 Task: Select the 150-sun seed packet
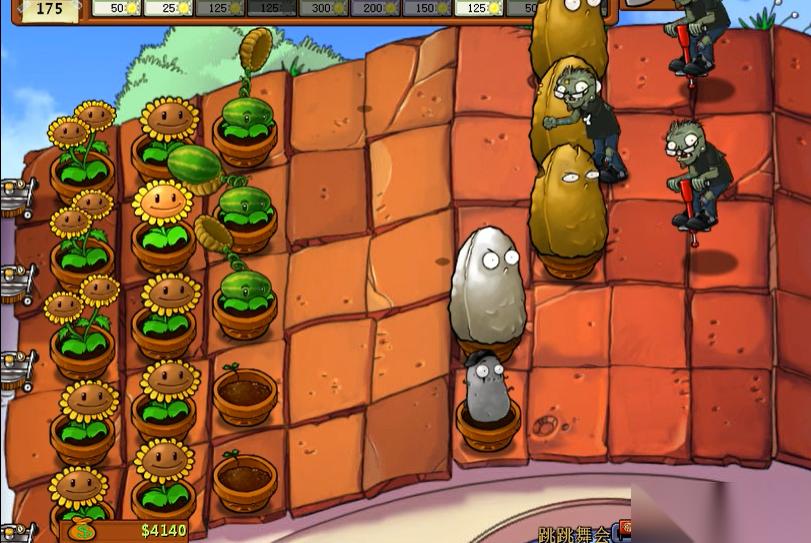click(428, 8)
